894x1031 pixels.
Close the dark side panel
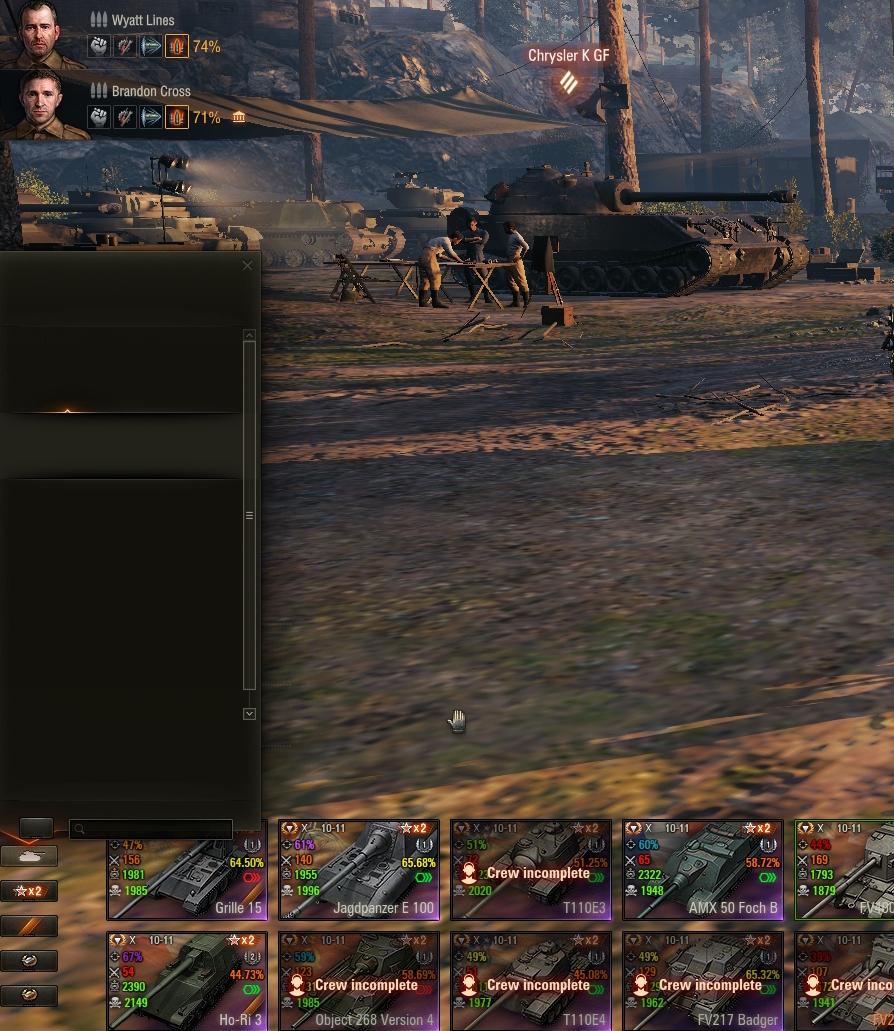click(x=248, y=265)
